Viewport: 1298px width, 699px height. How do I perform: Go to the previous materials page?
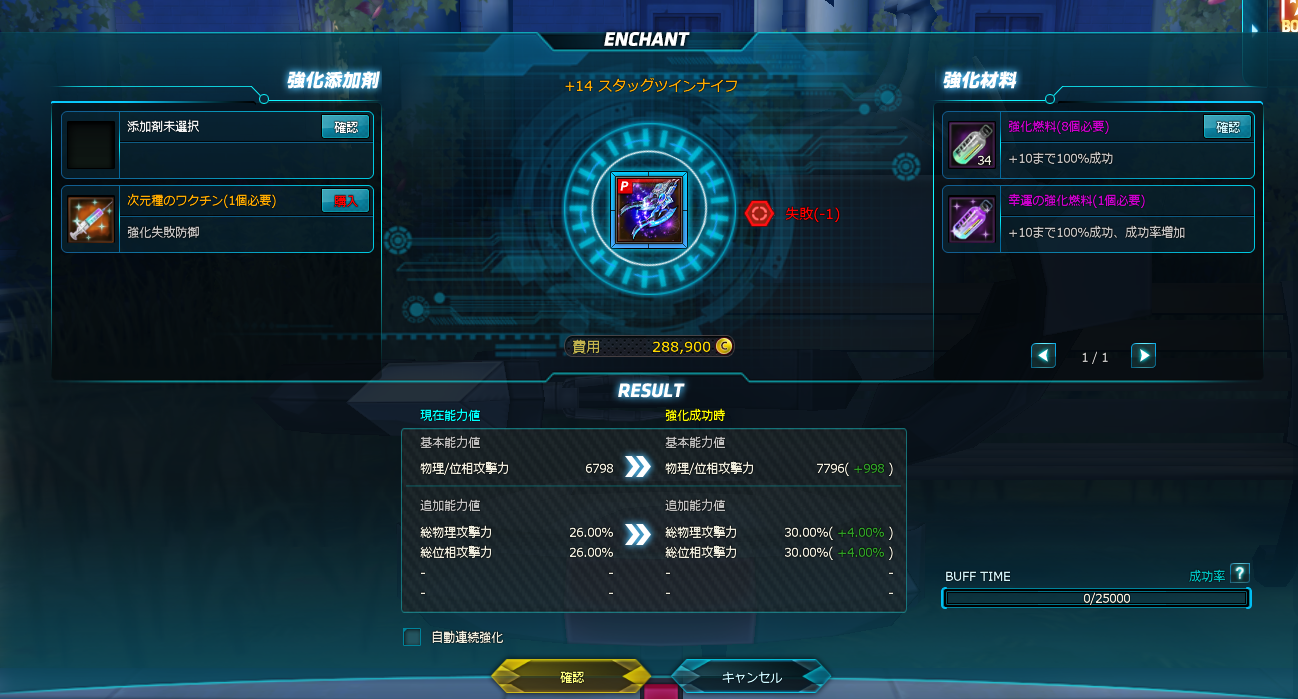click(1043, 355)
